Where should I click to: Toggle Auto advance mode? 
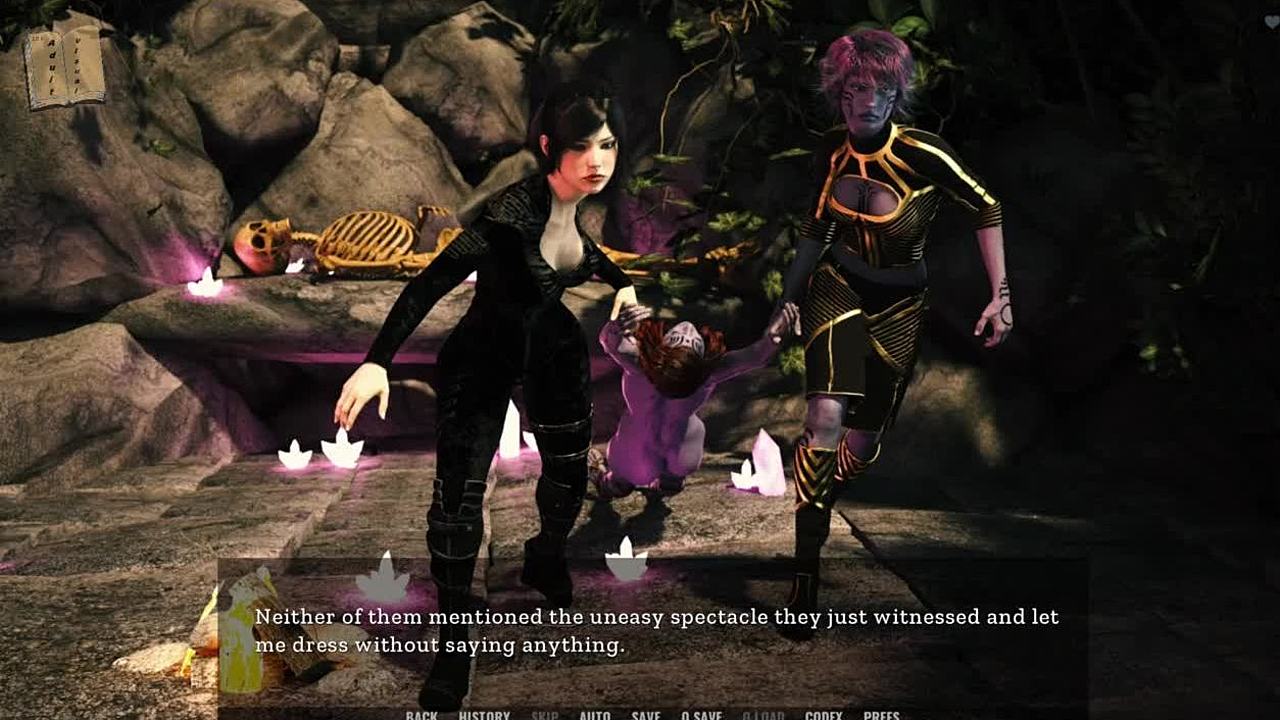point(595,715)
